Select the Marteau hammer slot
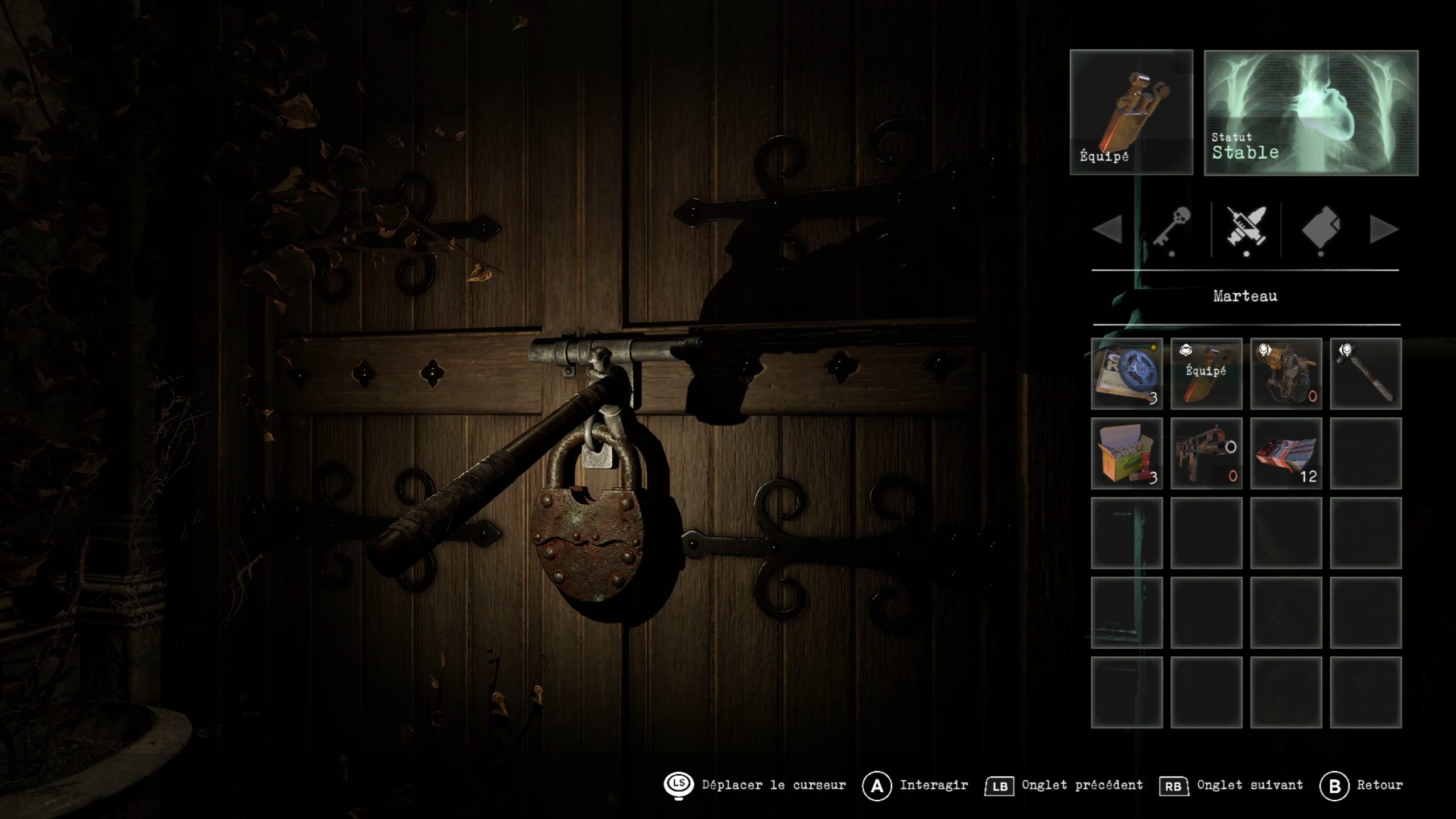Viewport: 1456px width, 819px height. click(1365, 373)
